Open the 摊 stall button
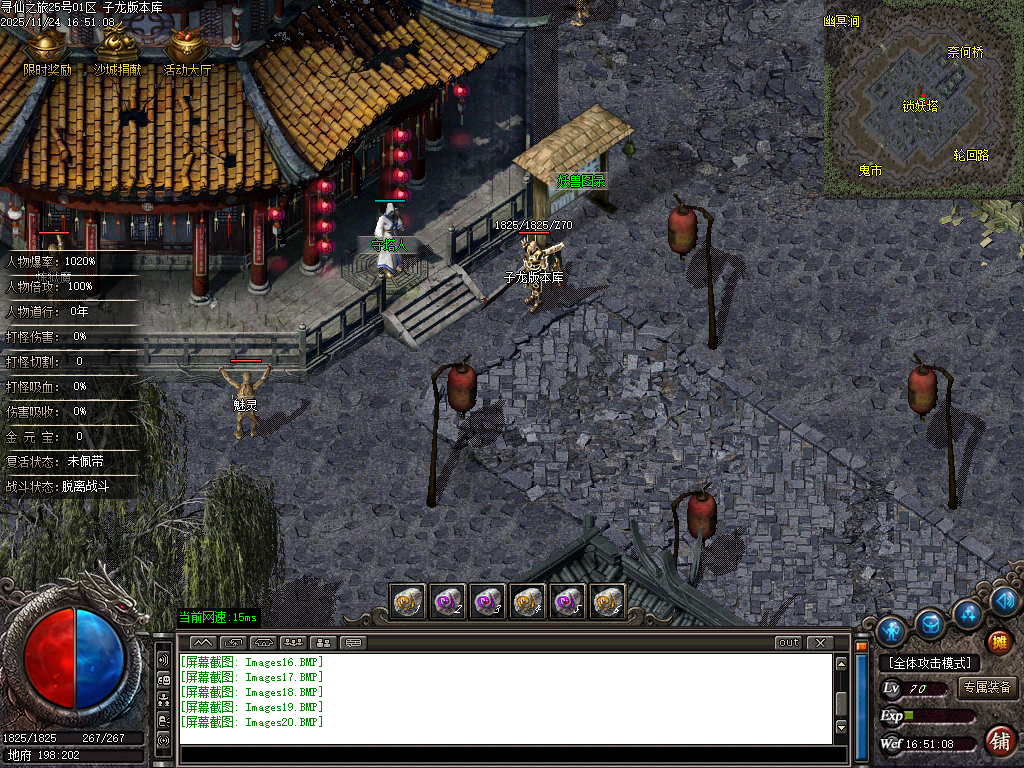Screen dimensions: 1024x768 [998, 641]
